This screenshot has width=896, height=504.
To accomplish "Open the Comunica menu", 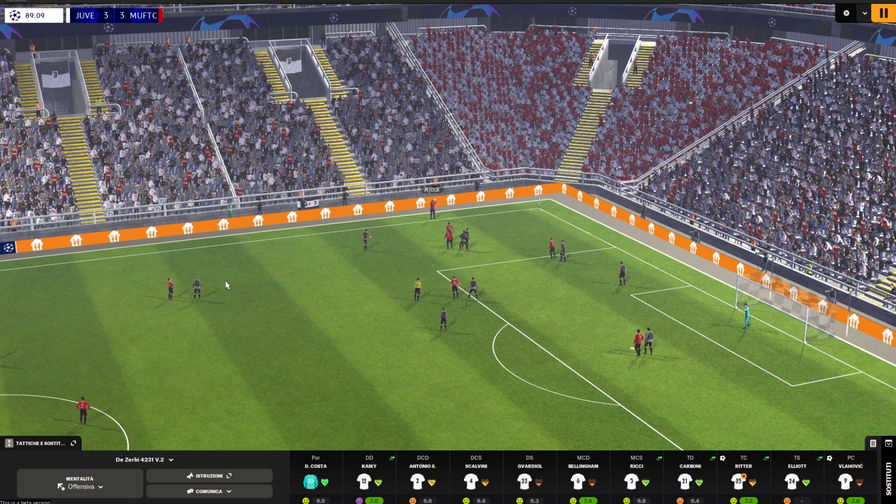I will (209, 491).
